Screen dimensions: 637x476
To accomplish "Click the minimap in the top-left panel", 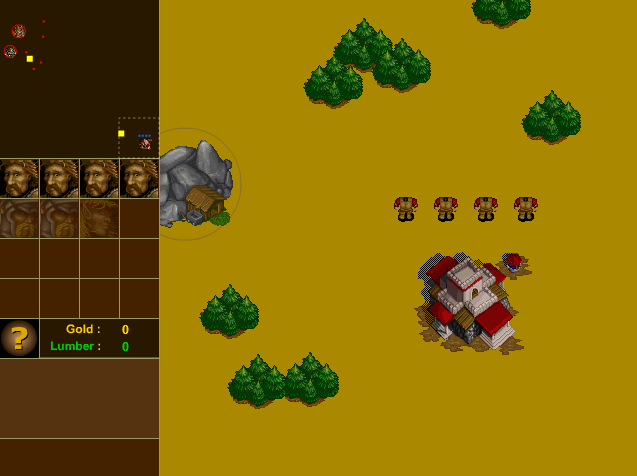I will 79,79.
